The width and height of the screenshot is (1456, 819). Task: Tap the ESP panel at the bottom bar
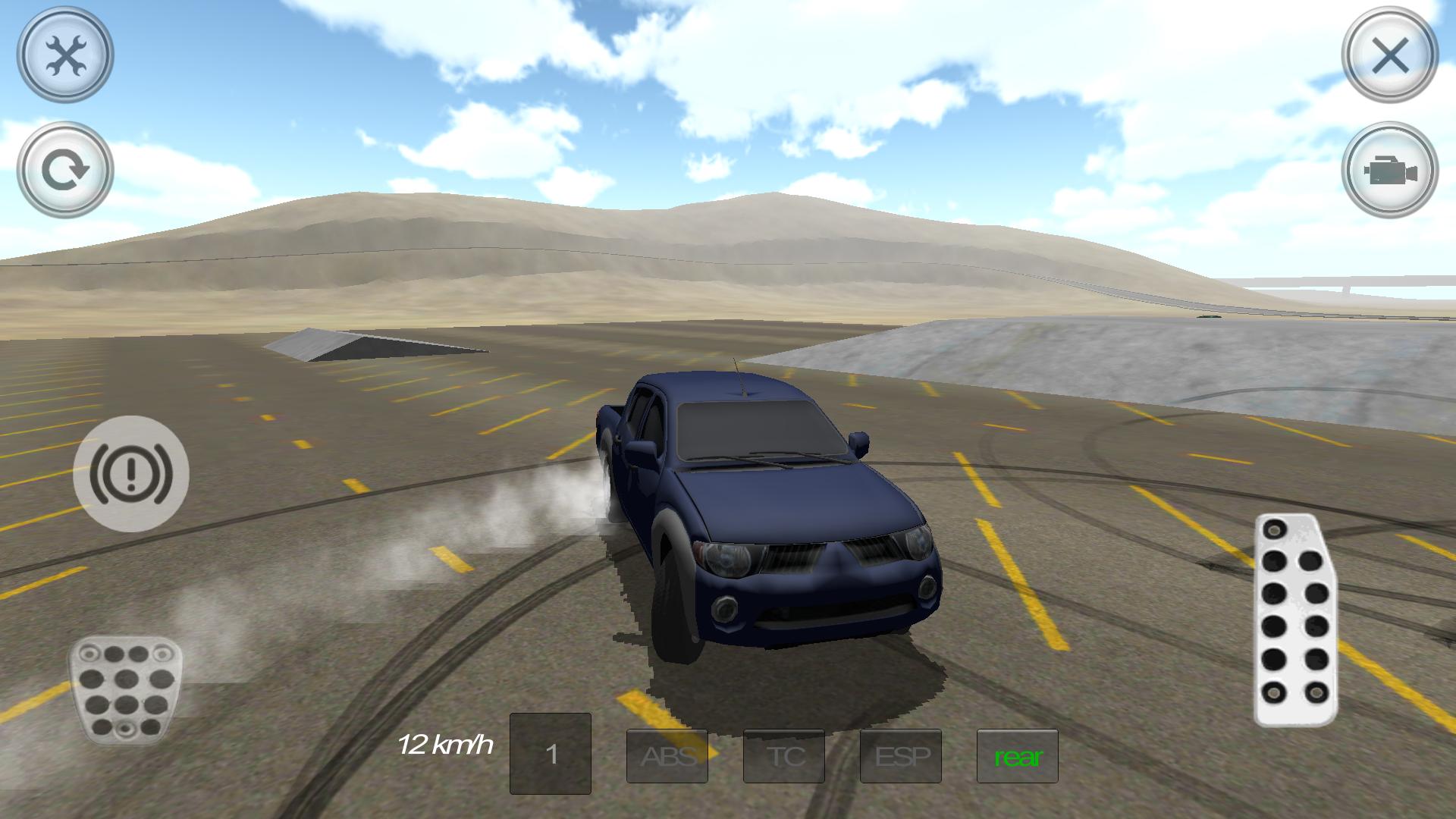901,756
